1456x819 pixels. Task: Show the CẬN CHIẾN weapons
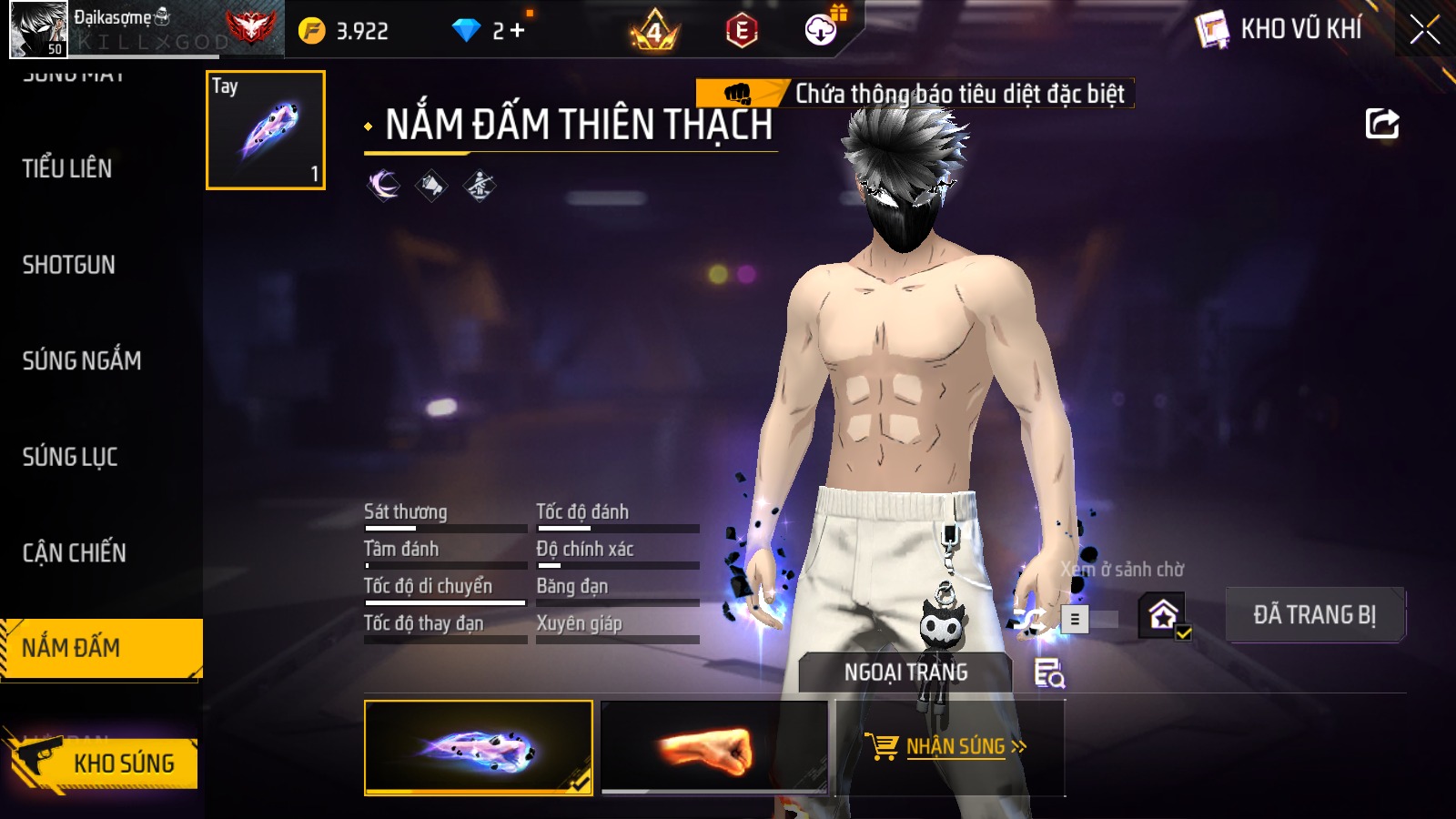tap(75, 552)
